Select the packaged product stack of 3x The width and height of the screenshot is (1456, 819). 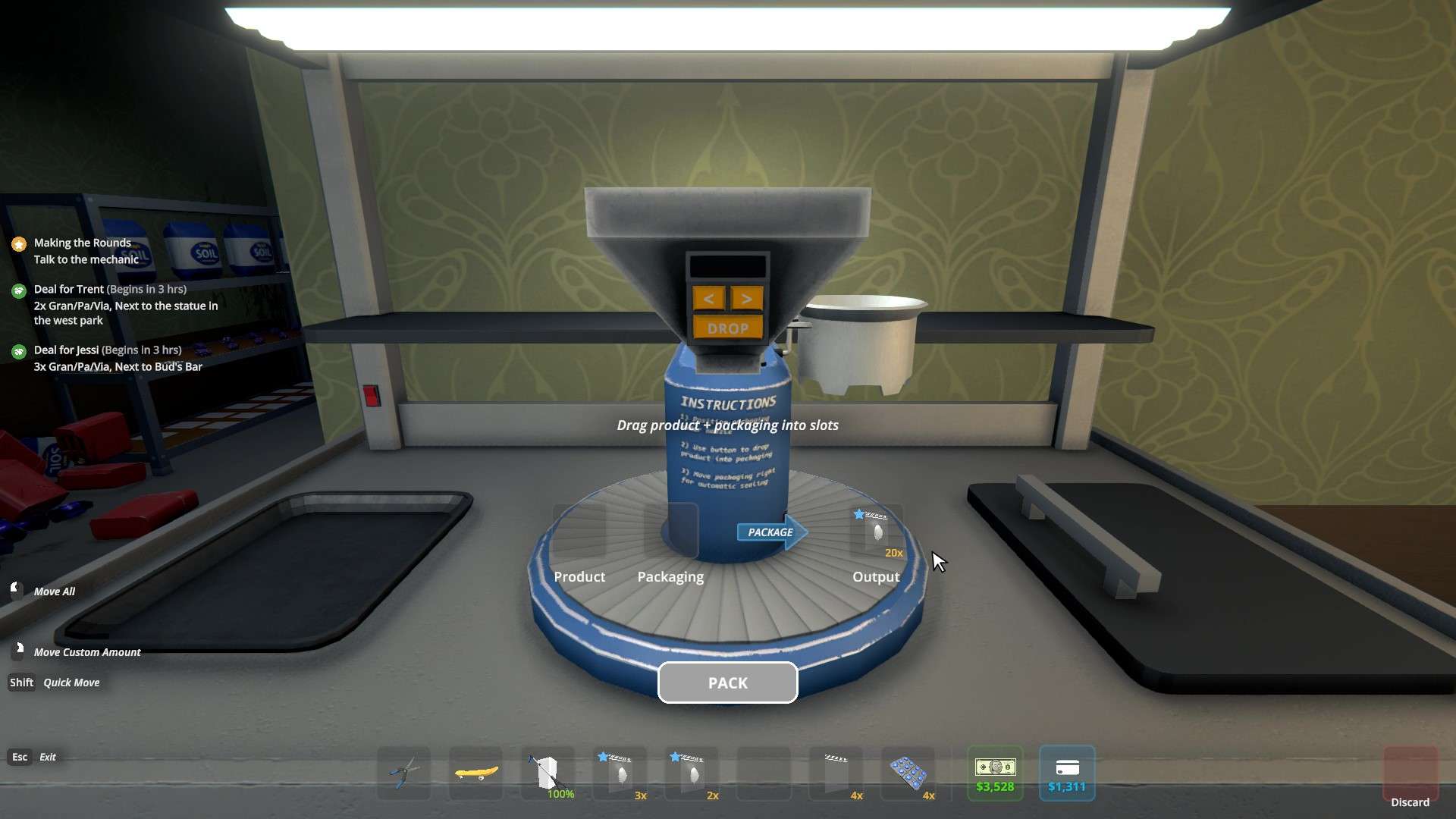[x=620, y=773]
